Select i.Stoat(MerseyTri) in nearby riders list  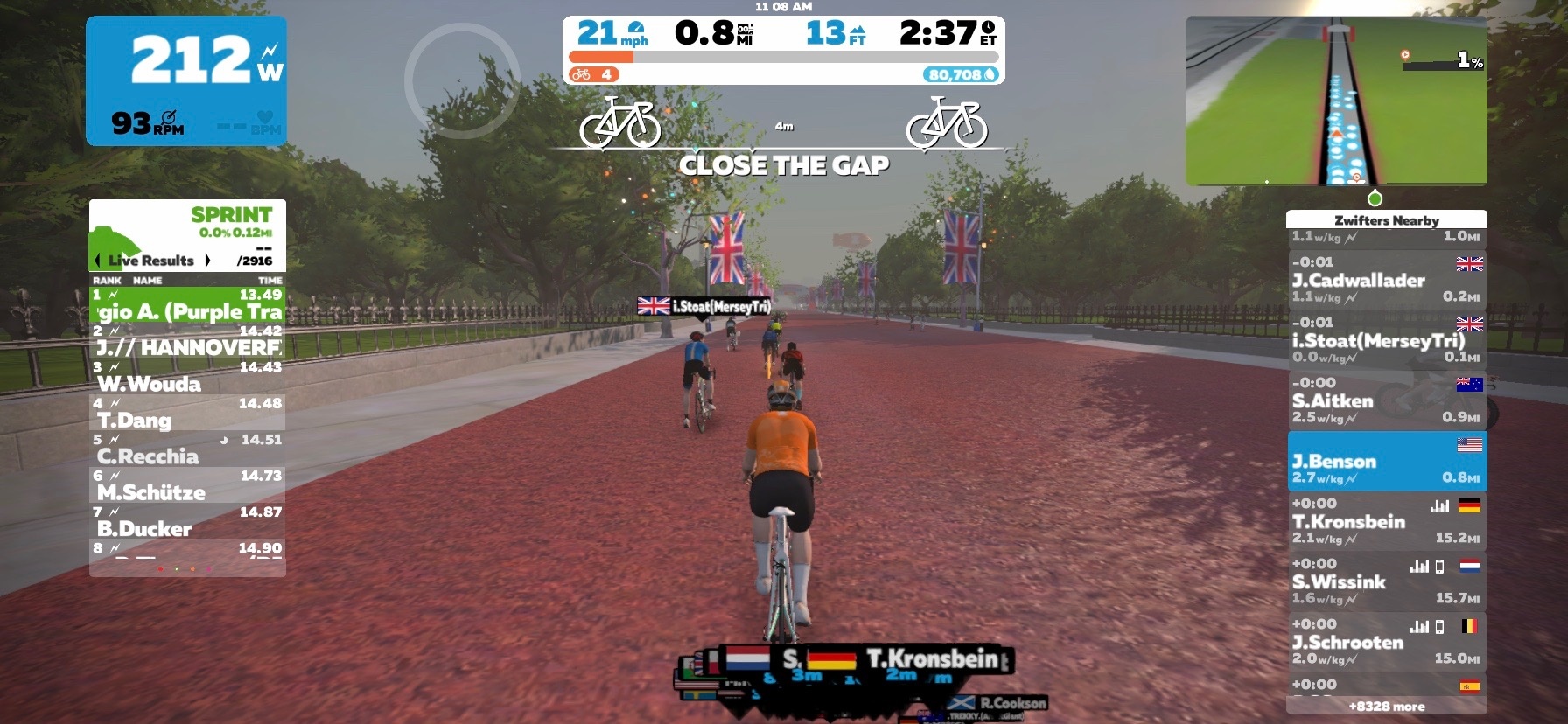click(x=1386, y=341)
